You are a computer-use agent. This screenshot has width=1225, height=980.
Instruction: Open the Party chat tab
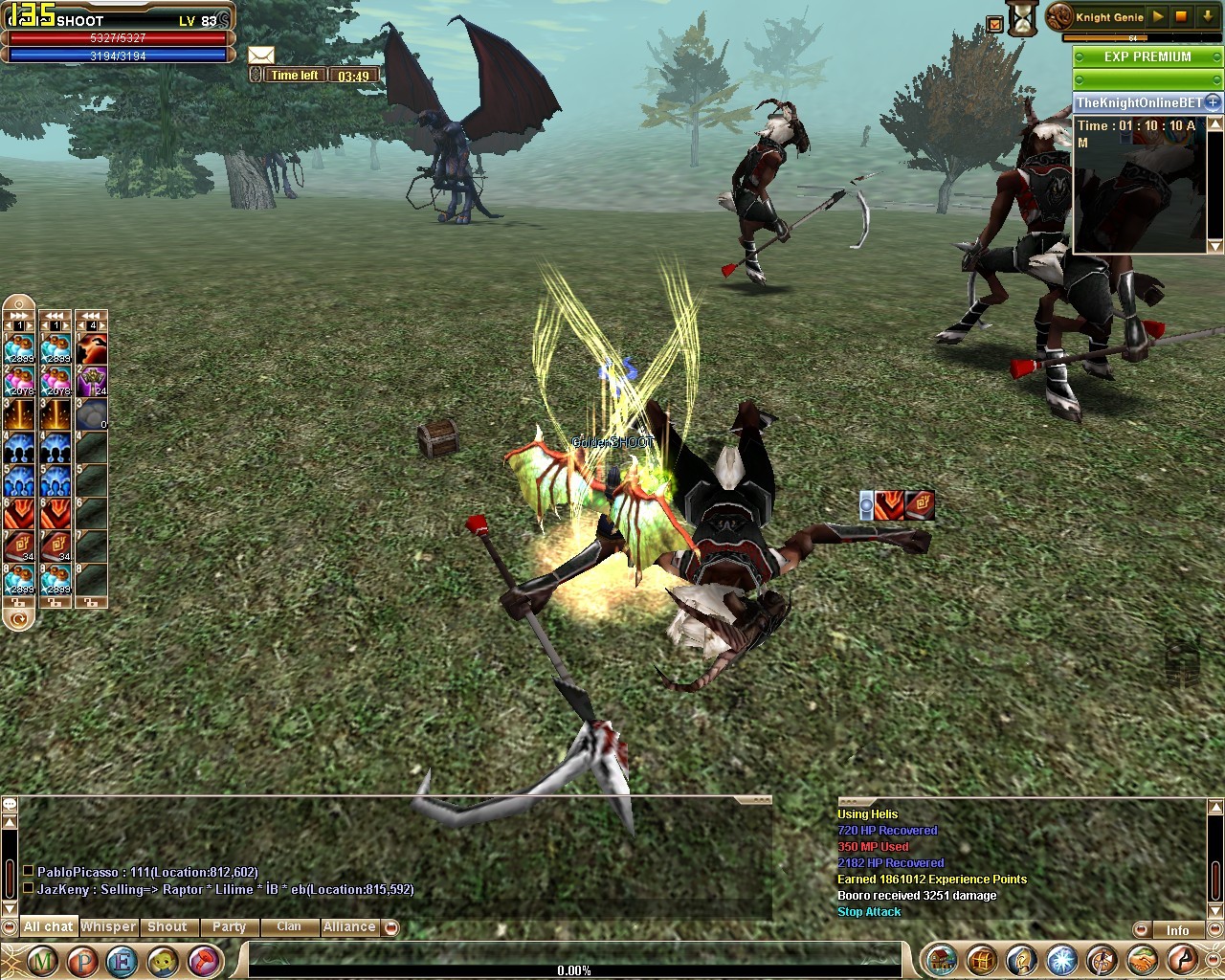[229, 926]
